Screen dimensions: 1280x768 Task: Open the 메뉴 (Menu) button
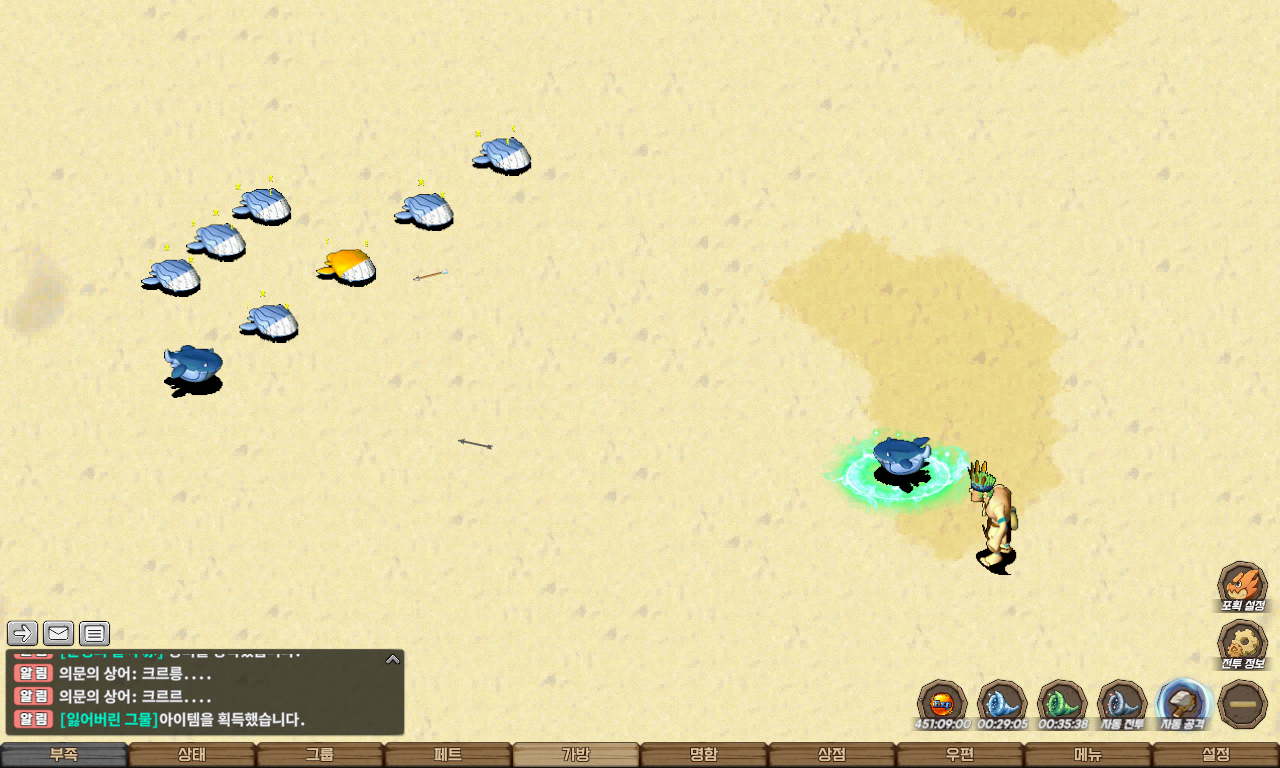coord(1088,755)
